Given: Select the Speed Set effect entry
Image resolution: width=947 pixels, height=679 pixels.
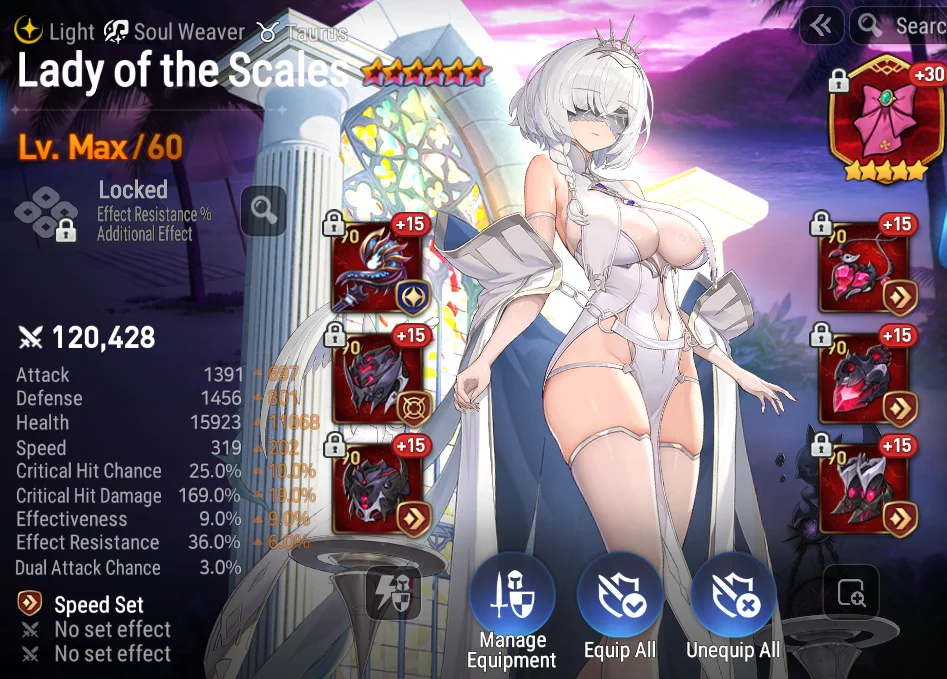Looking at the screenshot, I should coord(98,605).
